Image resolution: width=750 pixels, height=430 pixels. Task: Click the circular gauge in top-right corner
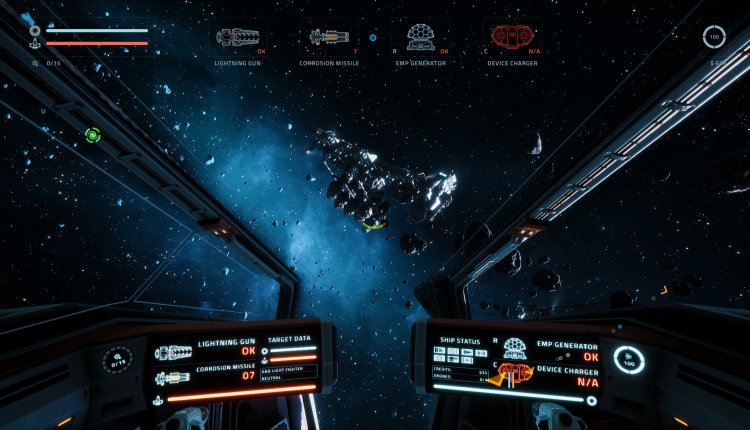click(713, 36)
